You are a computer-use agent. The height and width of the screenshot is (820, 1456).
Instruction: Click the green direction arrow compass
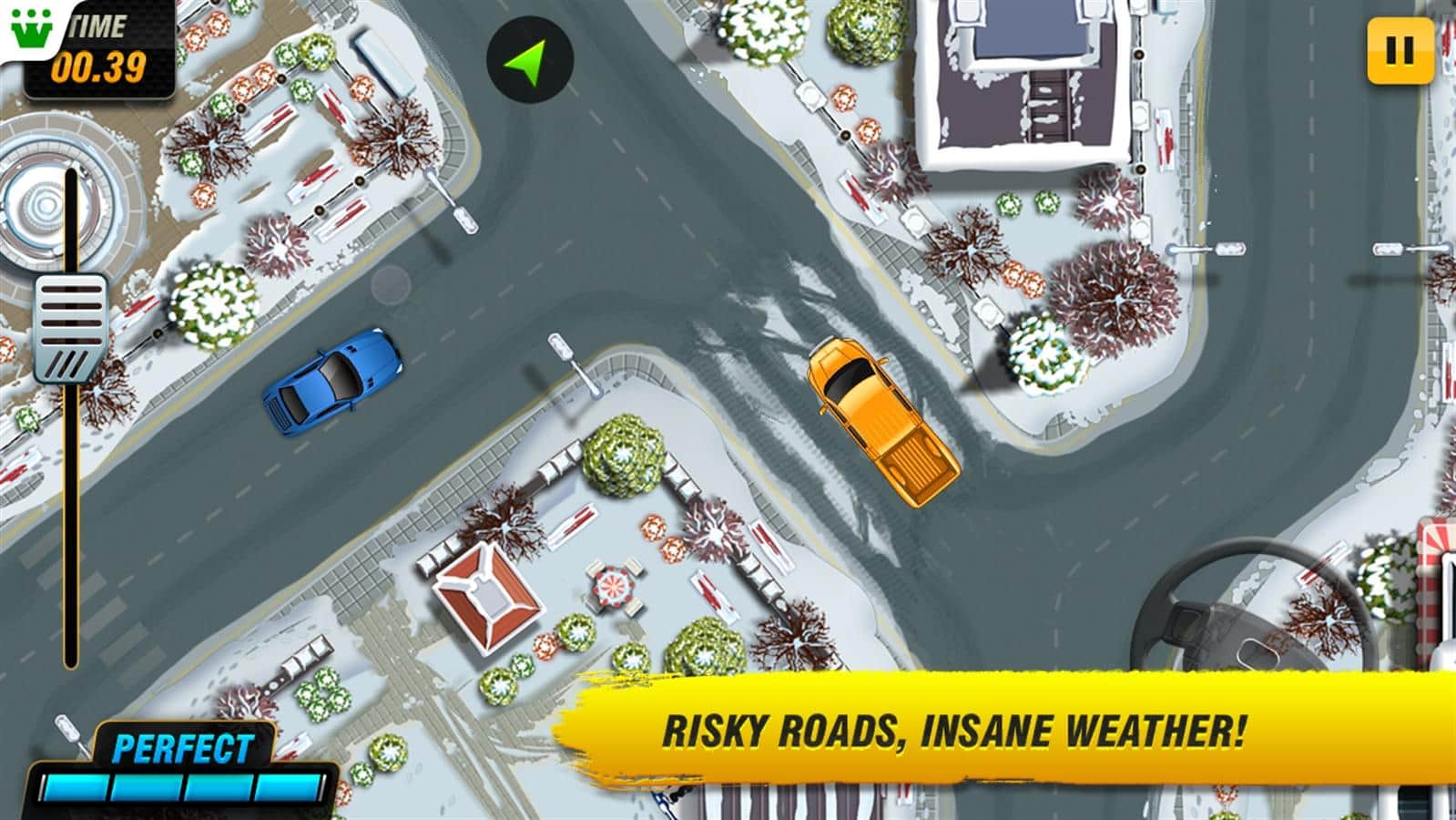(529, 59)
